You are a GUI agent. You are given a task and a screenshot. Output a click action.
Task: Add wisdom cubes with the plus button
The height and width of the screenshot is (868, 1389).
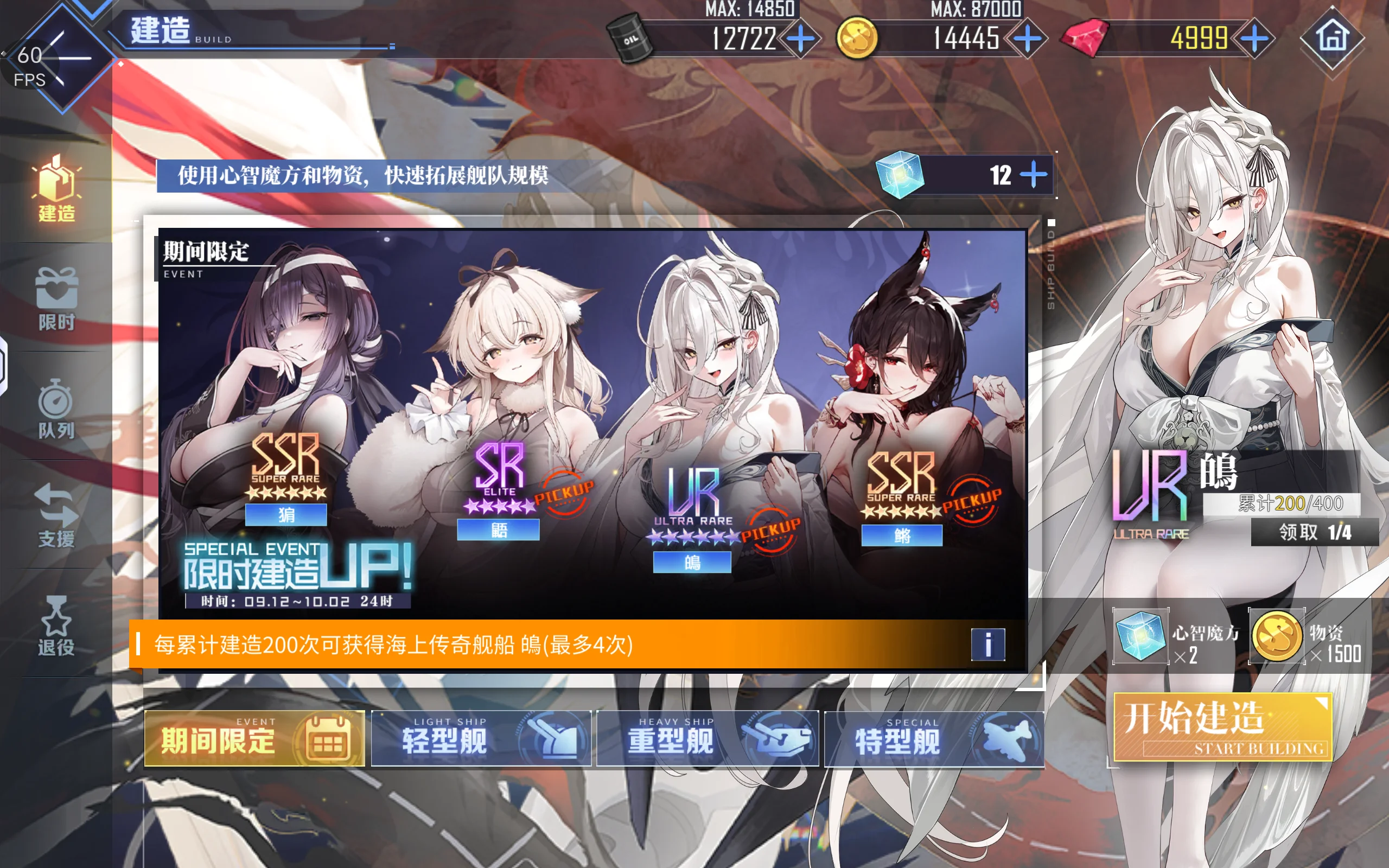pos(1034,175)
